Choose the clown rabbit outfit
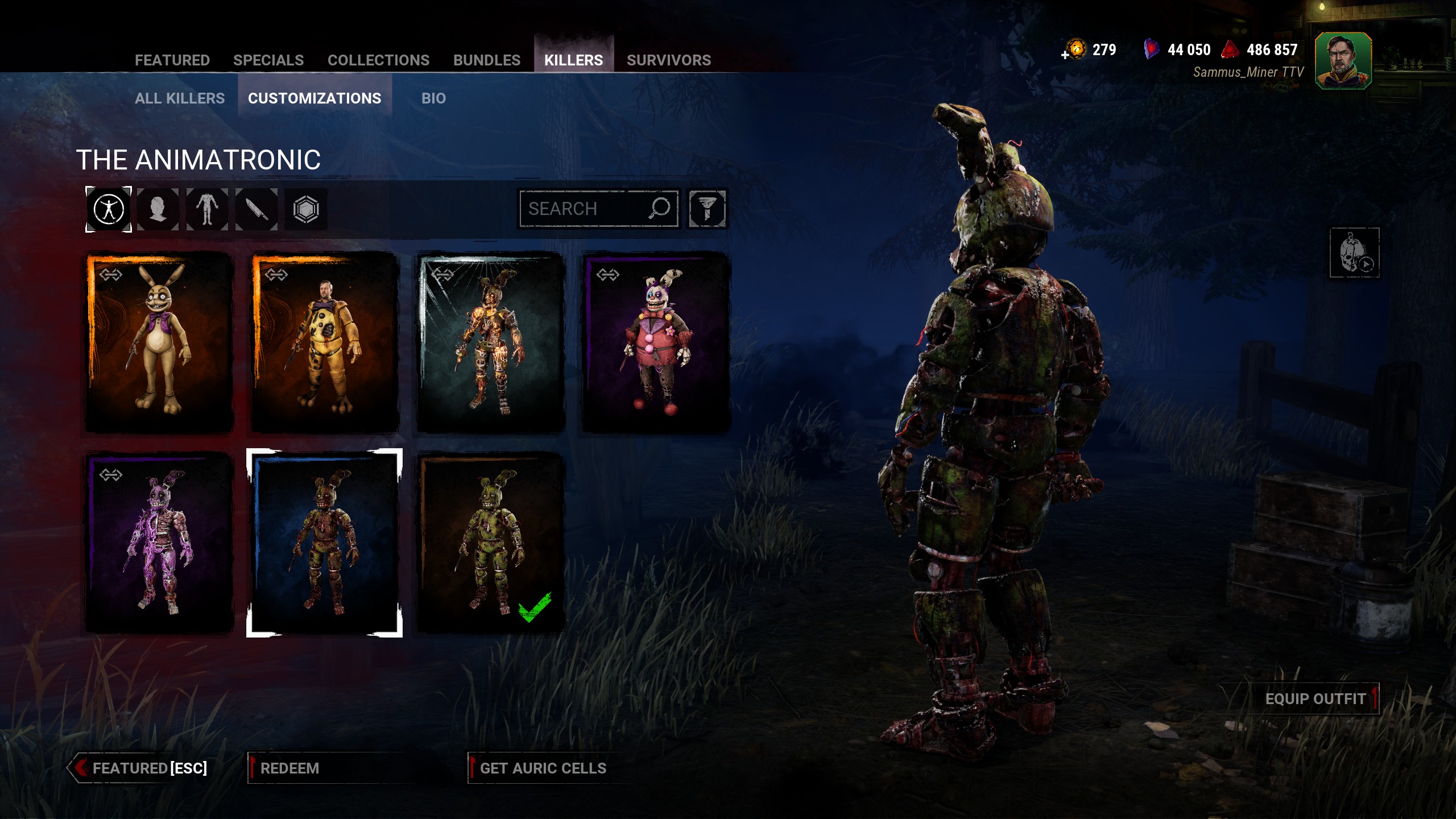This screenshot has width=1456, height=819. tap(656, 342)
